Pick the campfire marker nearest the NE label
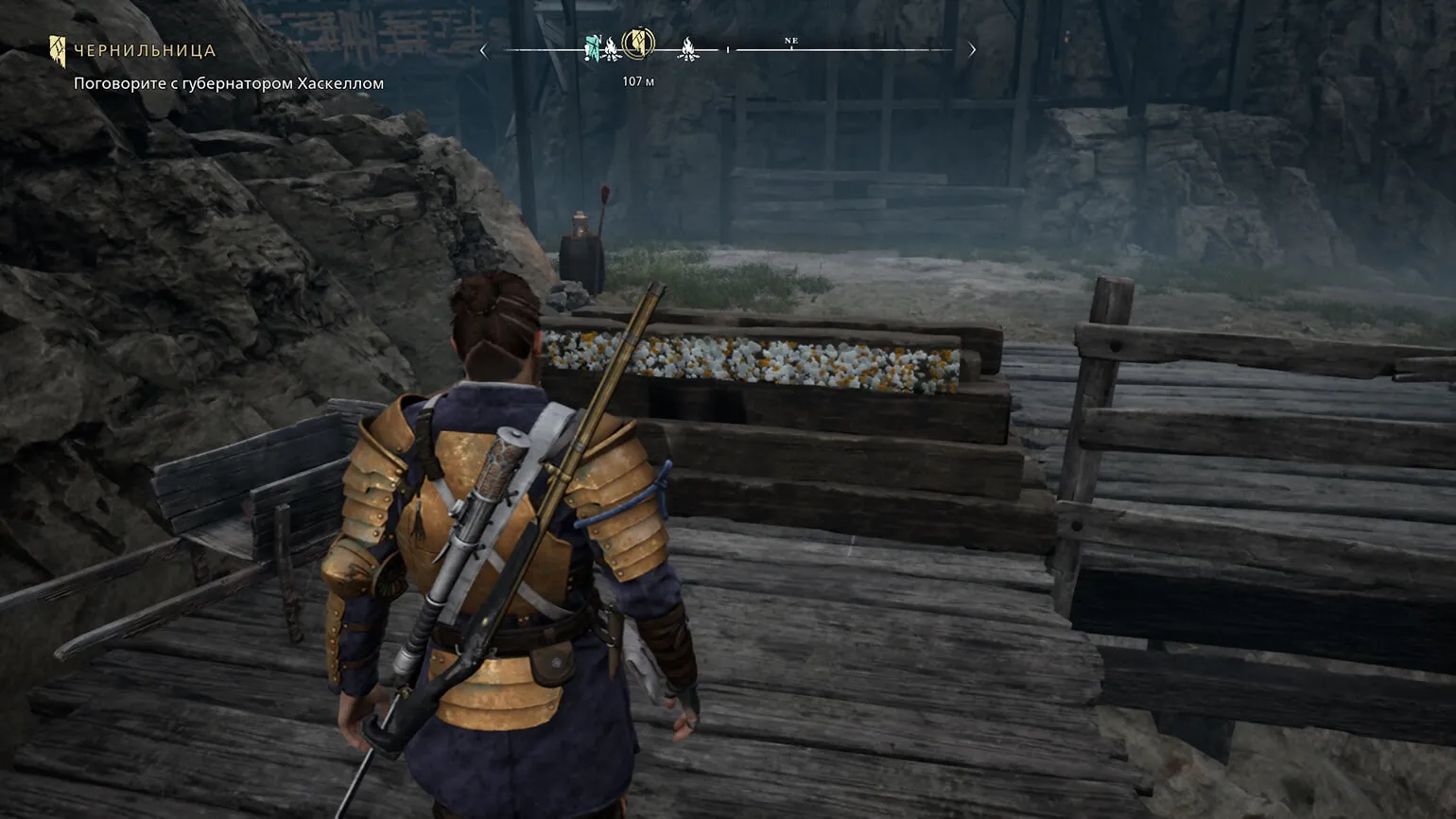 click(688, 49)
